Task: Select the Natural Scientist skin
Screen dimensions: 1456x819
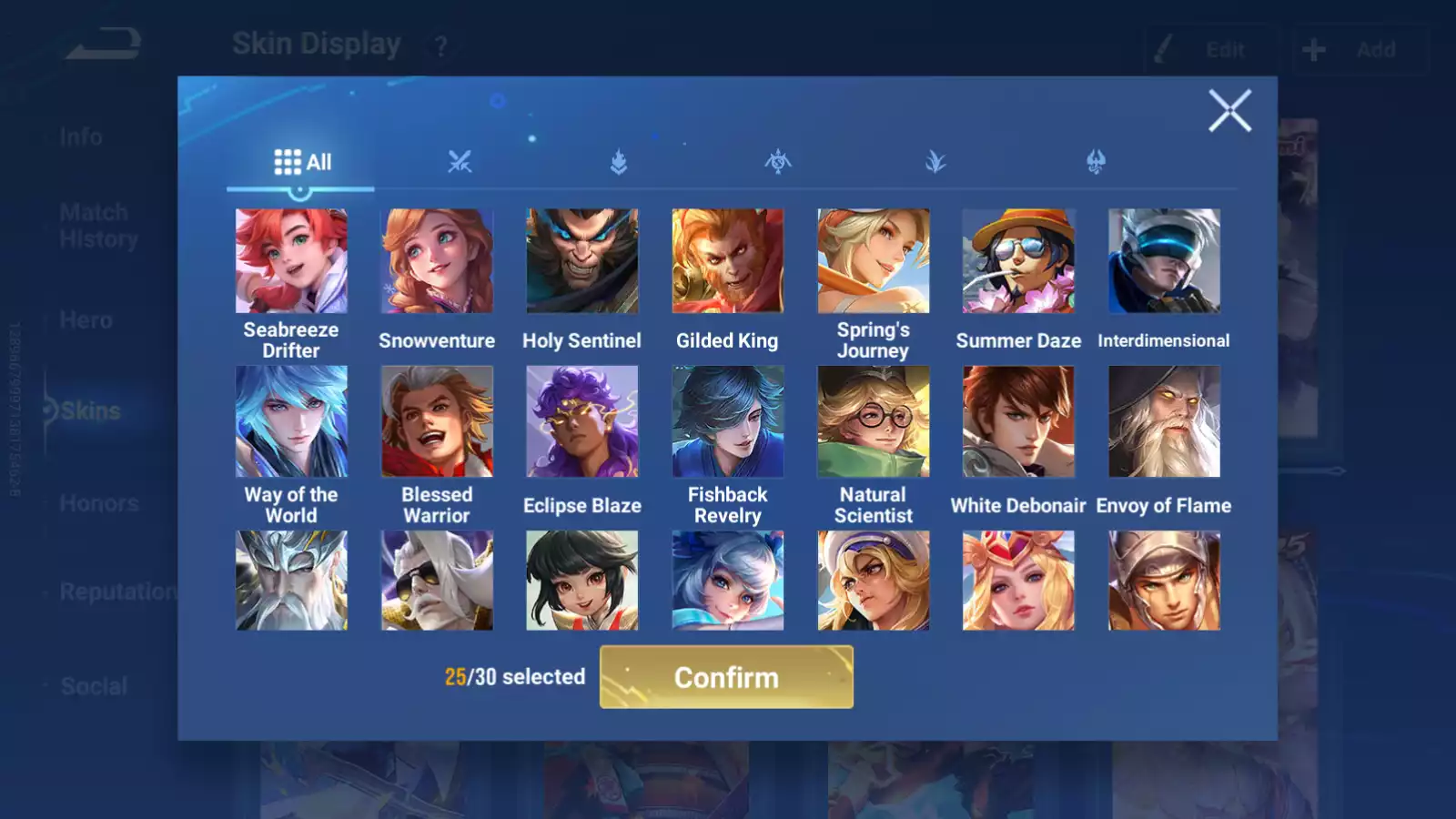Action: tap(873, 421)
